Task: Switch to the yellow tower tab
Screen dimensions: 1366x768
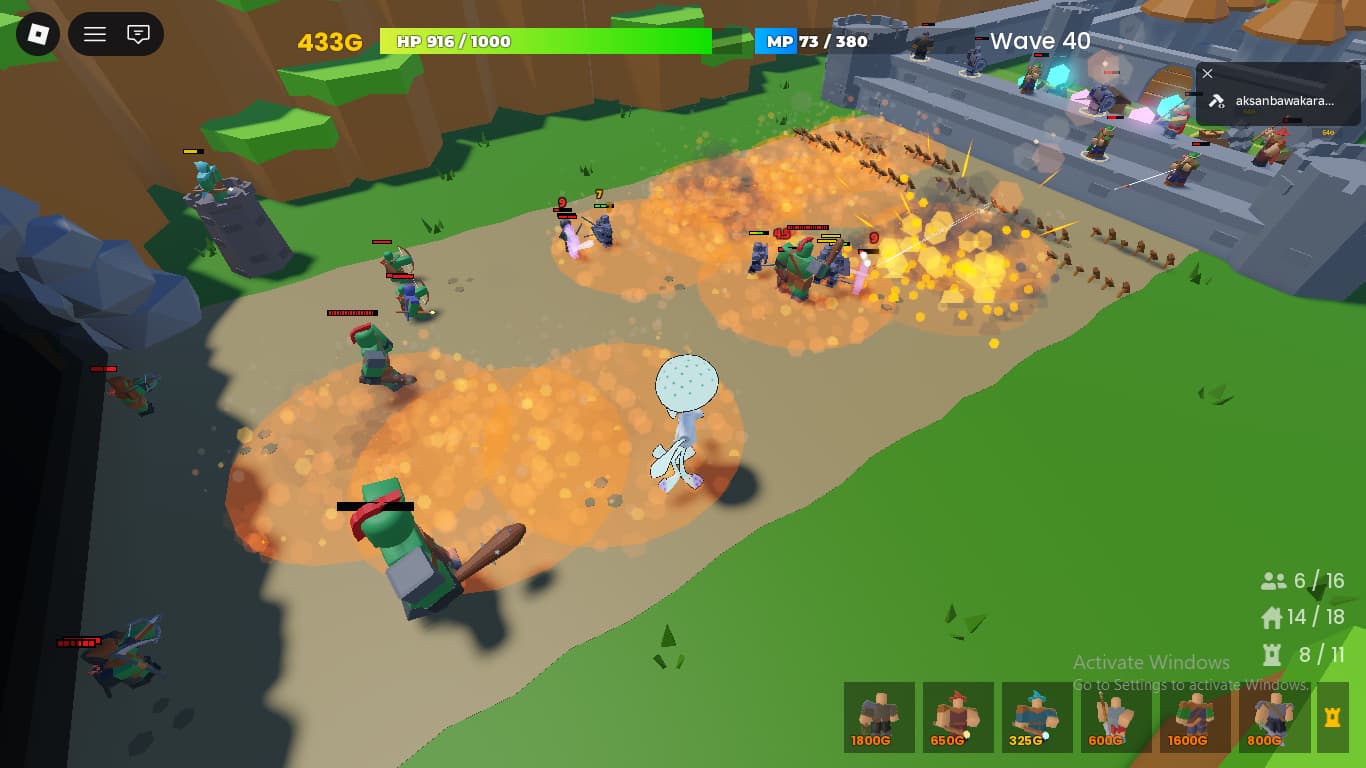Action: 1332,717
